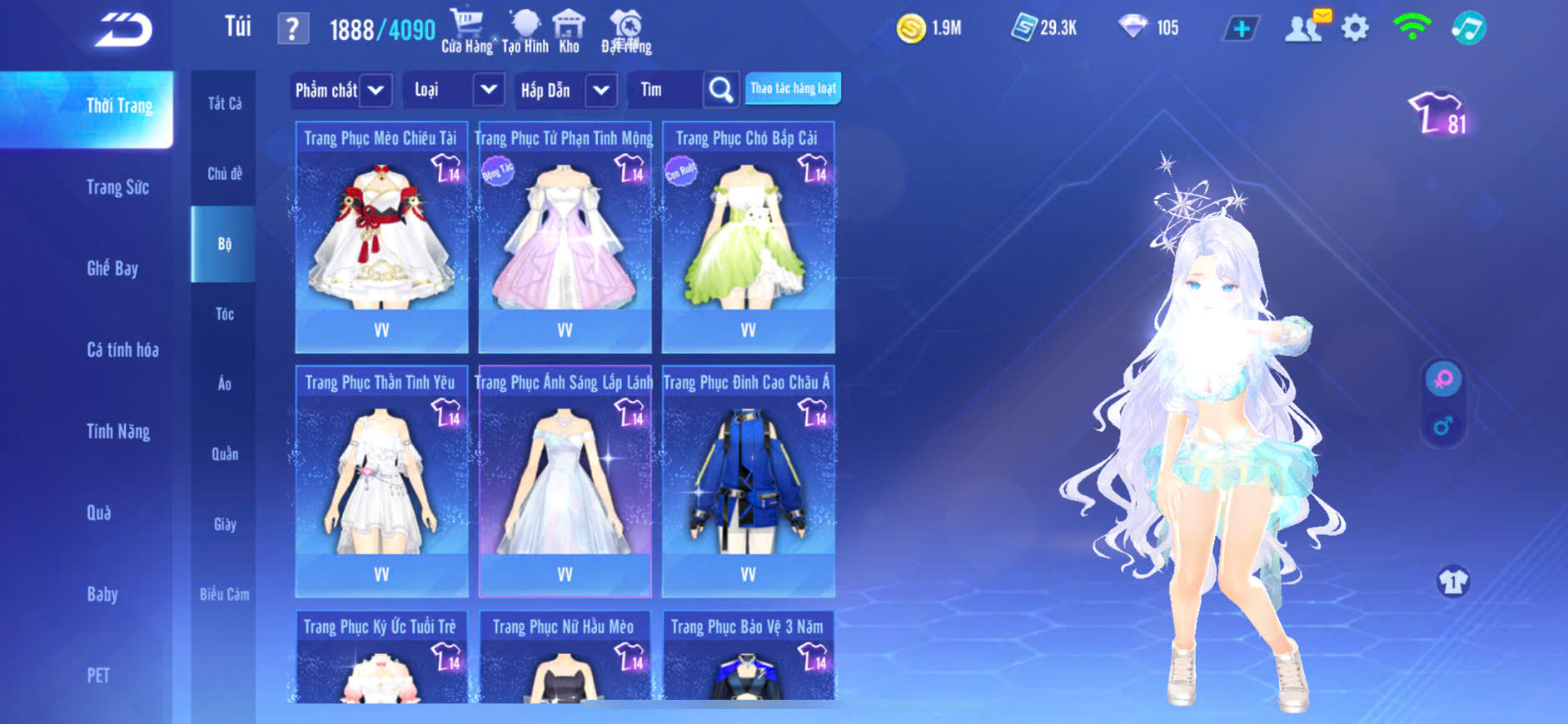
Task: Switch to the Trang Sức tab
Action: [117, 187]
